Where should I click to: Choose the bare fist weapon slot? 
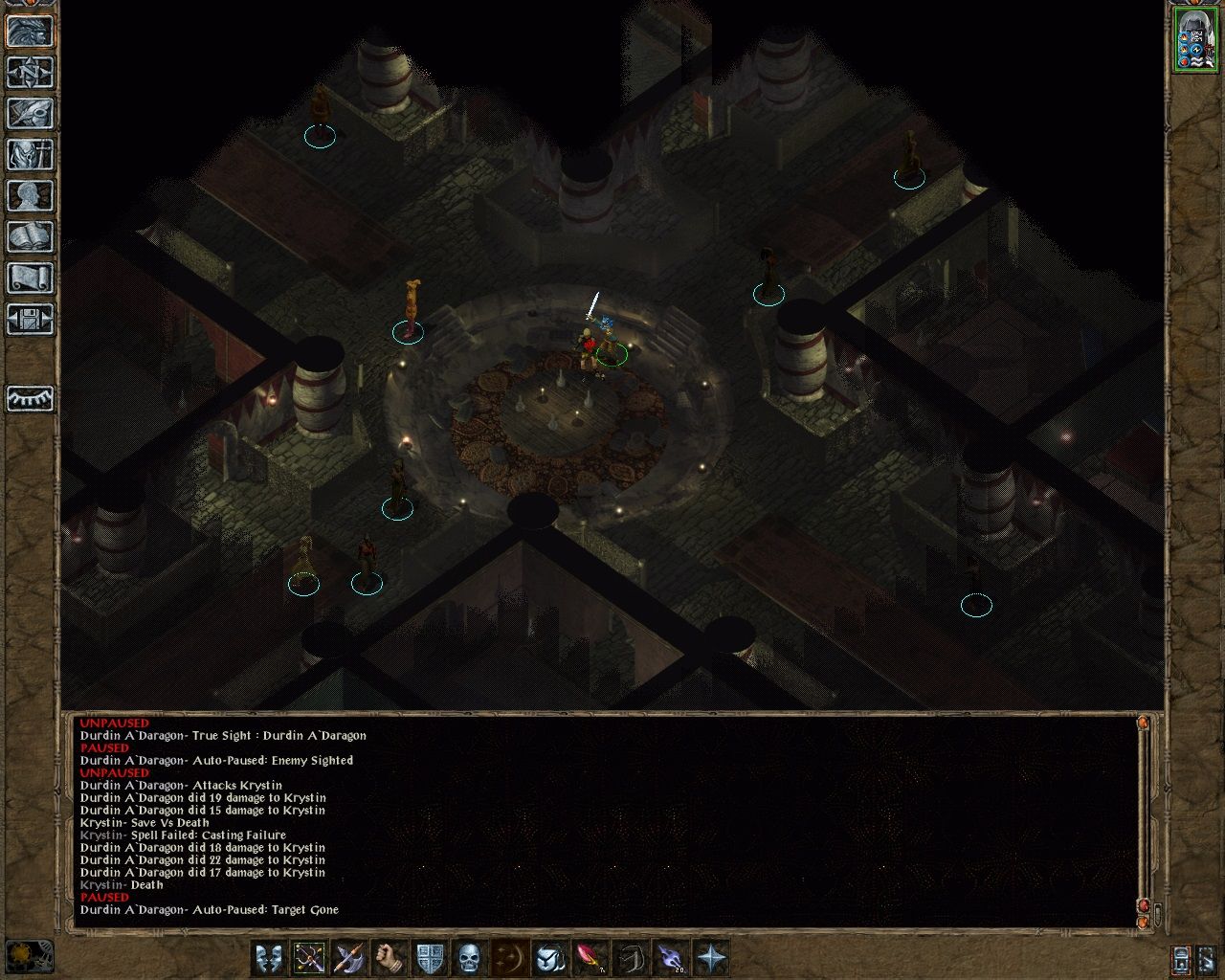[x=390, y=958]
